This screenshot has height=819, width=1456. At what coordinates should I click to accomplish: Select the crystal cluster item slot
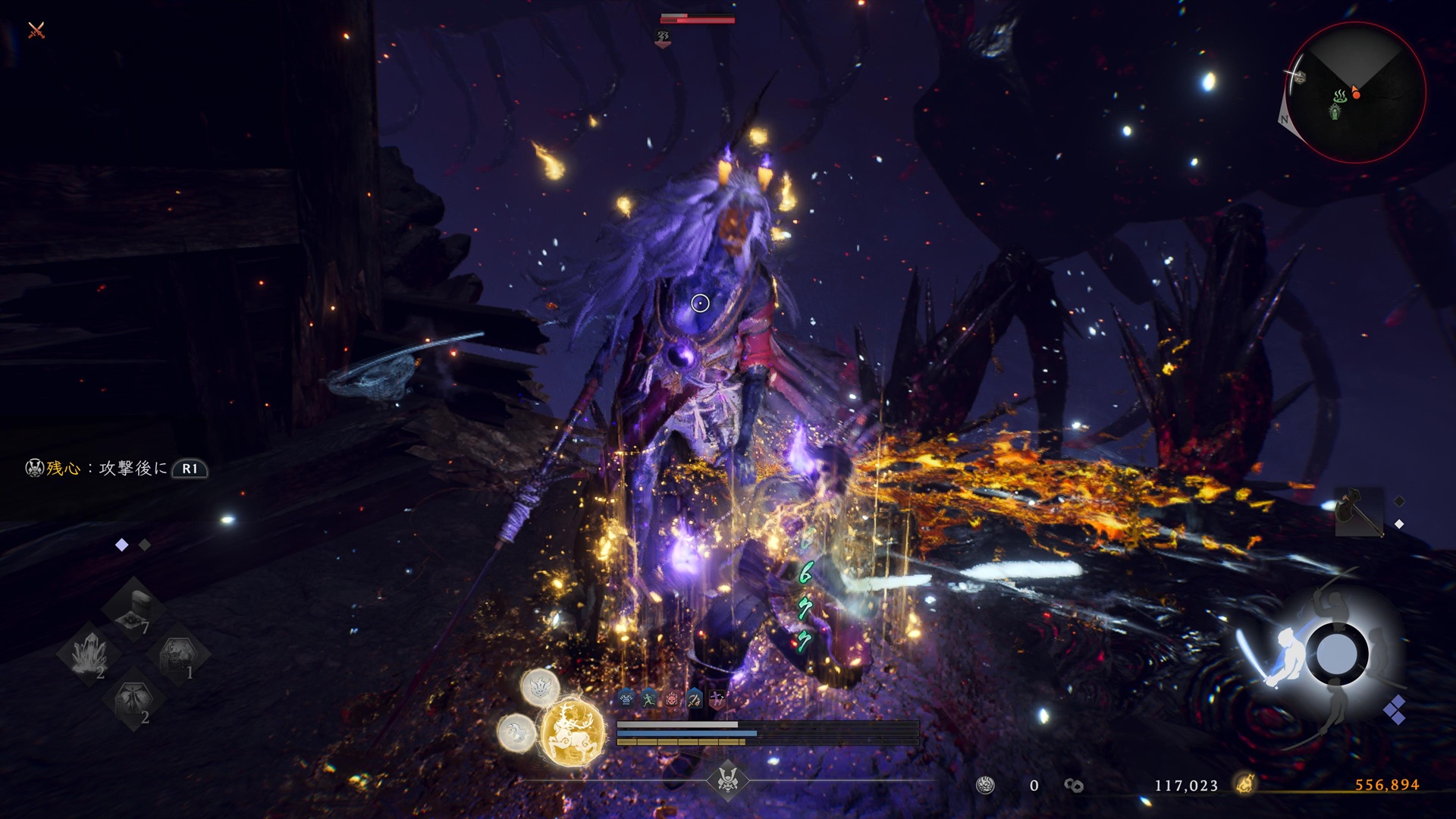click(89, 654)
